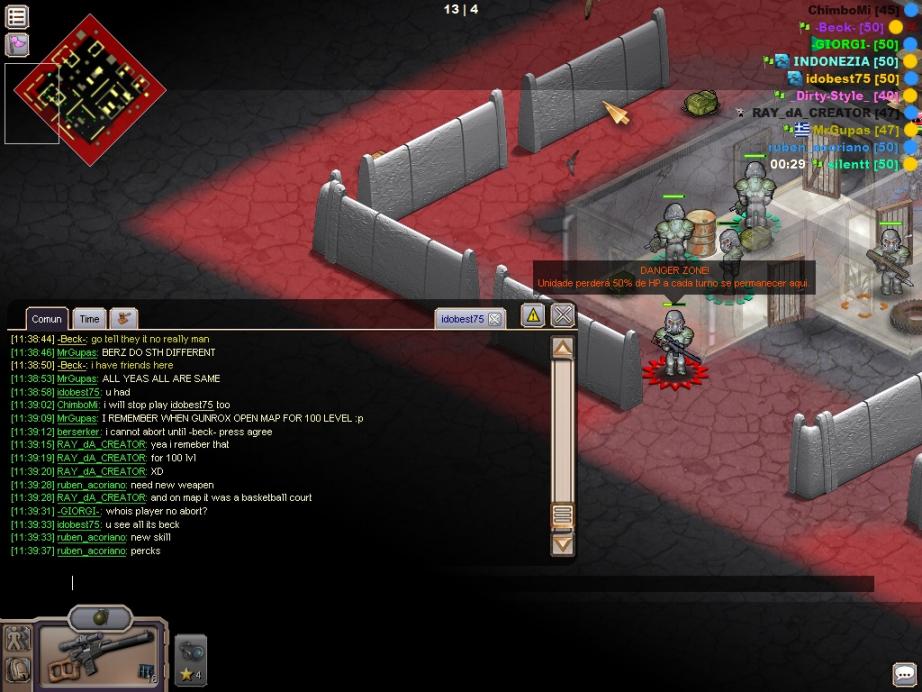Click the chat scrollbar down arrow
The height and width of the screenshot is (692, 922).
(x=563, y=544)
